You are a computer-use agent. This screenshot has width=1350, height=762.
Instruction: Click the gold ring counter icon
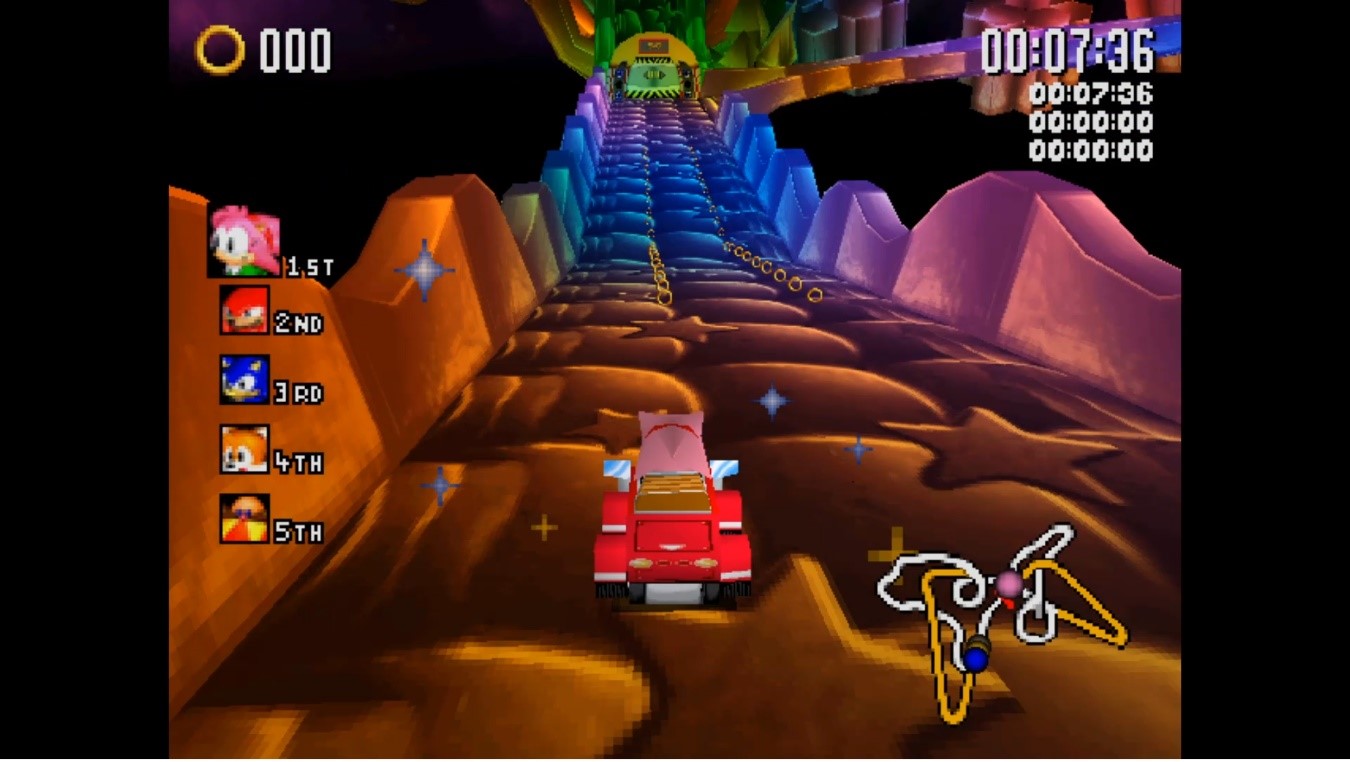pyautogui.click(x=220, y=49)
